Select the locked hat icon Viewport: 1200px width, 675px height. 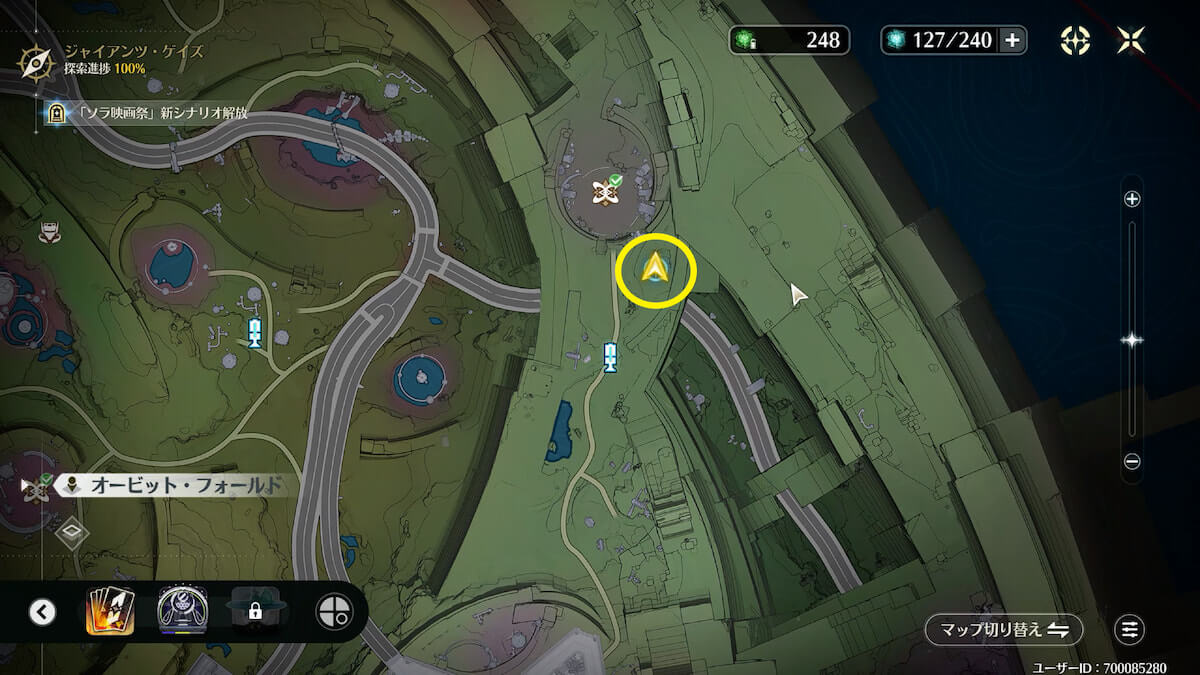(x=256, y=610)
